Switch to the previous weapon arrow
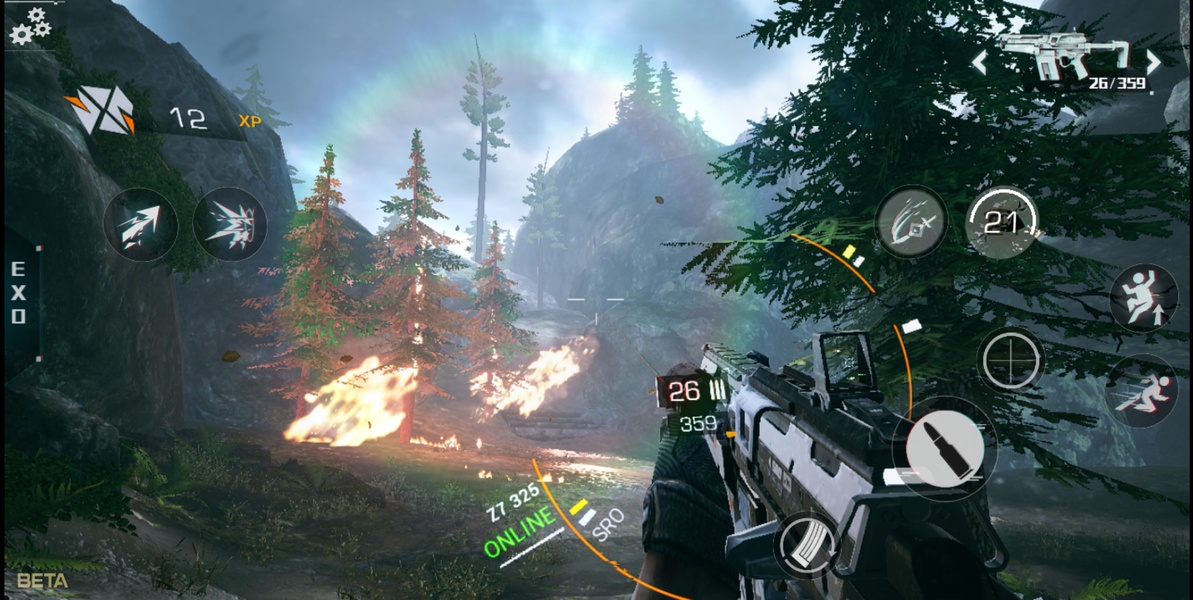 coord(980,63)
